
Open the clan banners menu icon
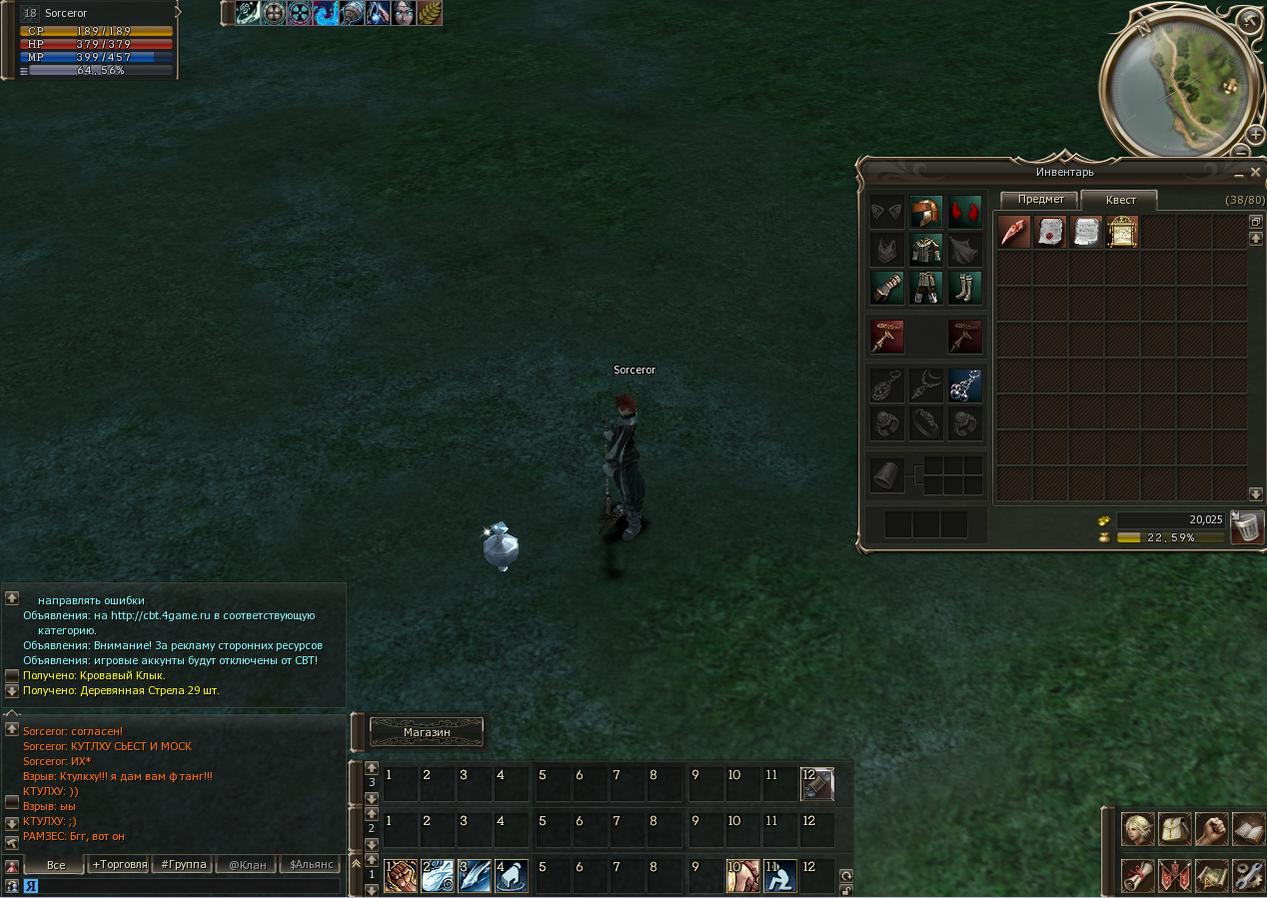click(x=1174, y=875)
